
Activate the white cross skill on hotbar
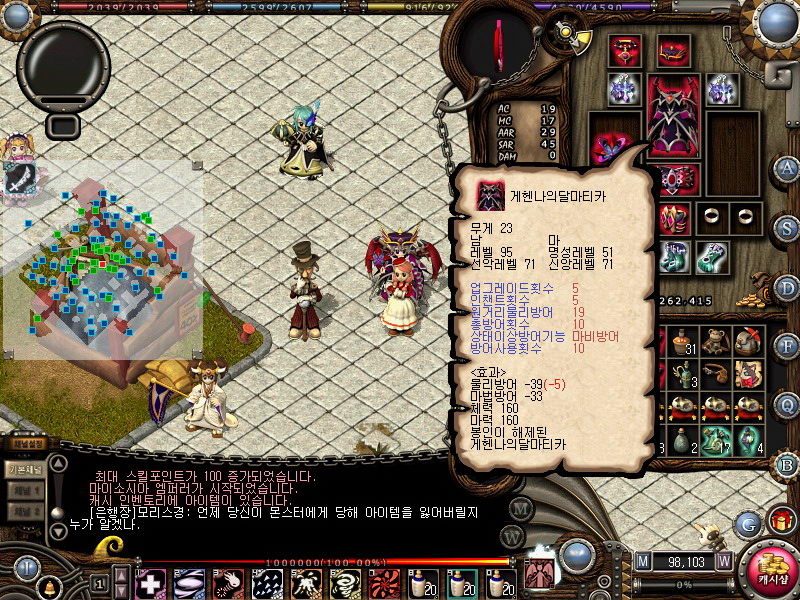[151, 582]
